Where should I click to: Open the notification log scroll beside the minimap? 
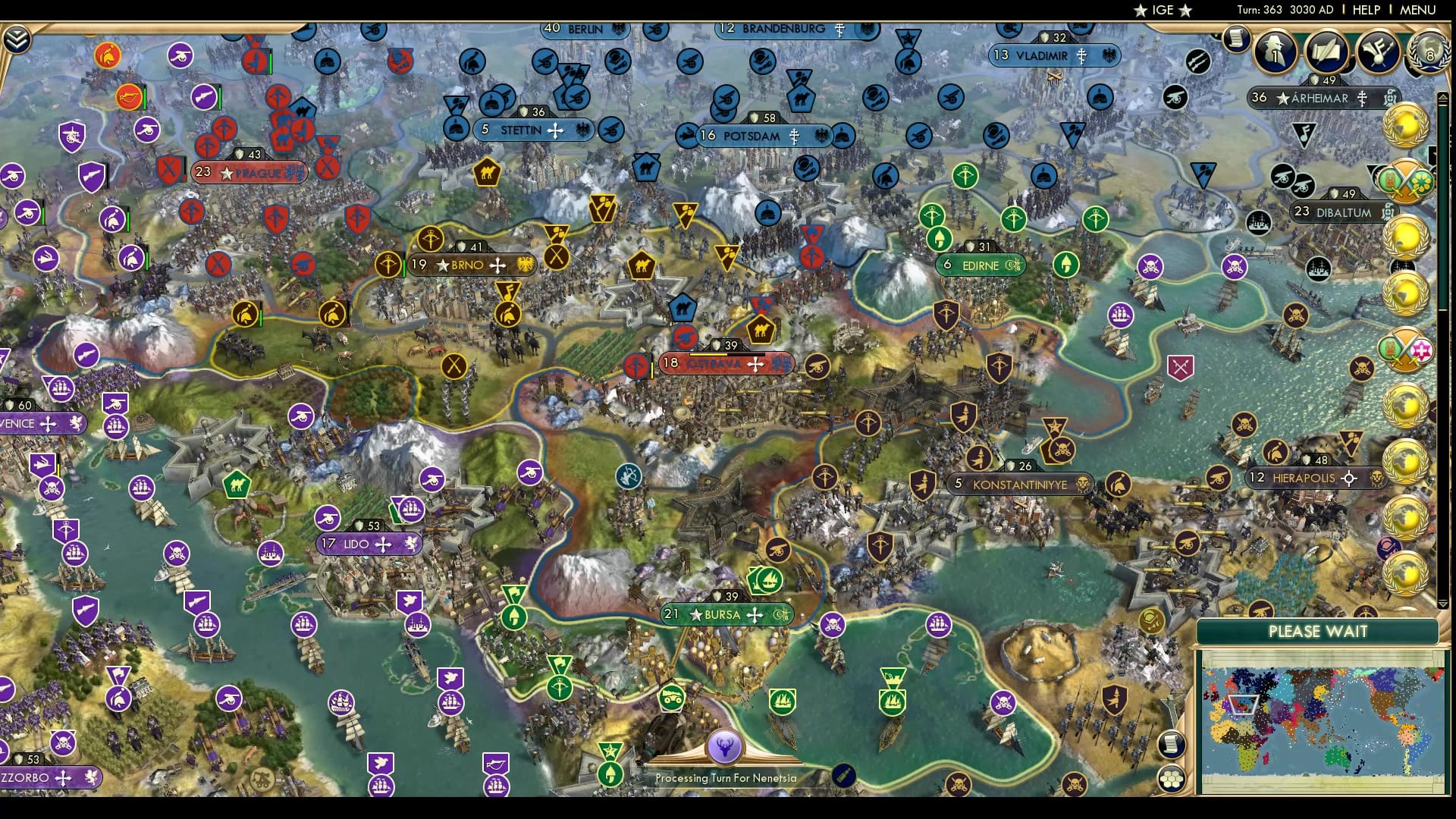[1172, 745]
